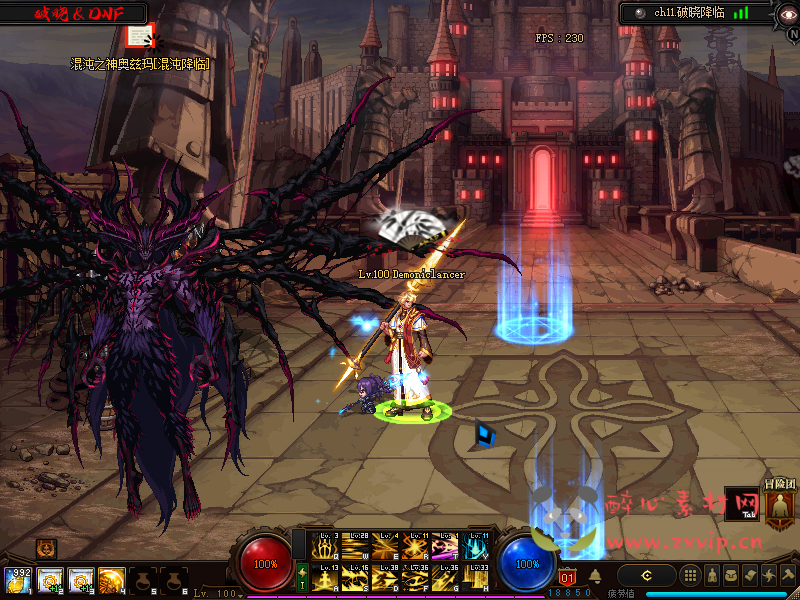This screenshot has width=800, height=600.
Task: Open the inventory bag button
Action: [731, 576]
